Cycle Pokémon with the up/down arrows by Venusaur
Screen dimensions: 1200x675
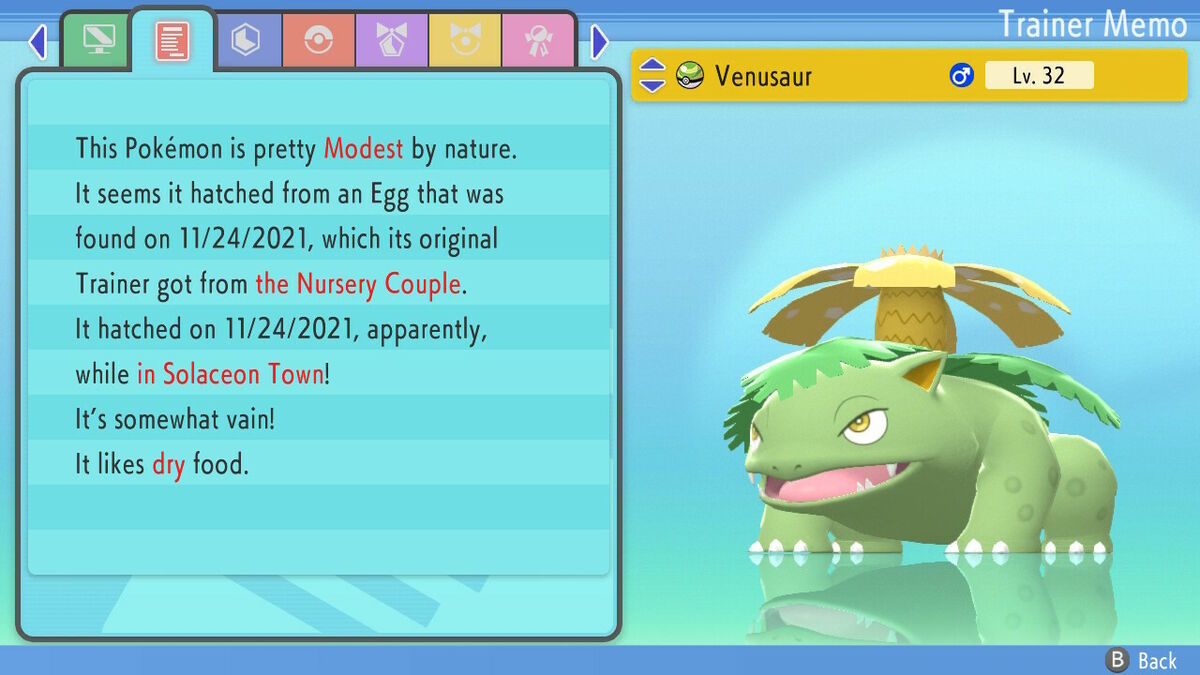point(652,75)
